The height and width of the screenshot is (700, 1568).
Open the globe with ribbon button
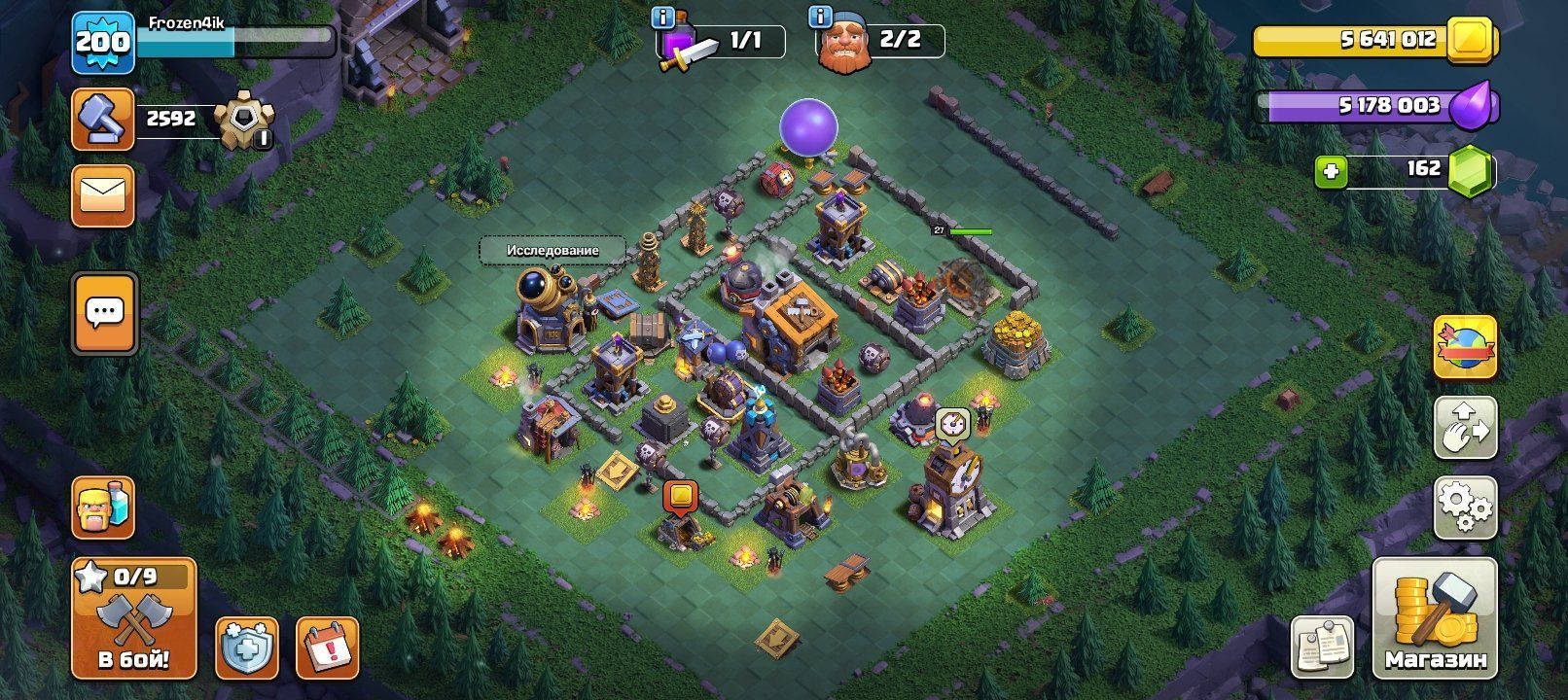[1465, 346]
